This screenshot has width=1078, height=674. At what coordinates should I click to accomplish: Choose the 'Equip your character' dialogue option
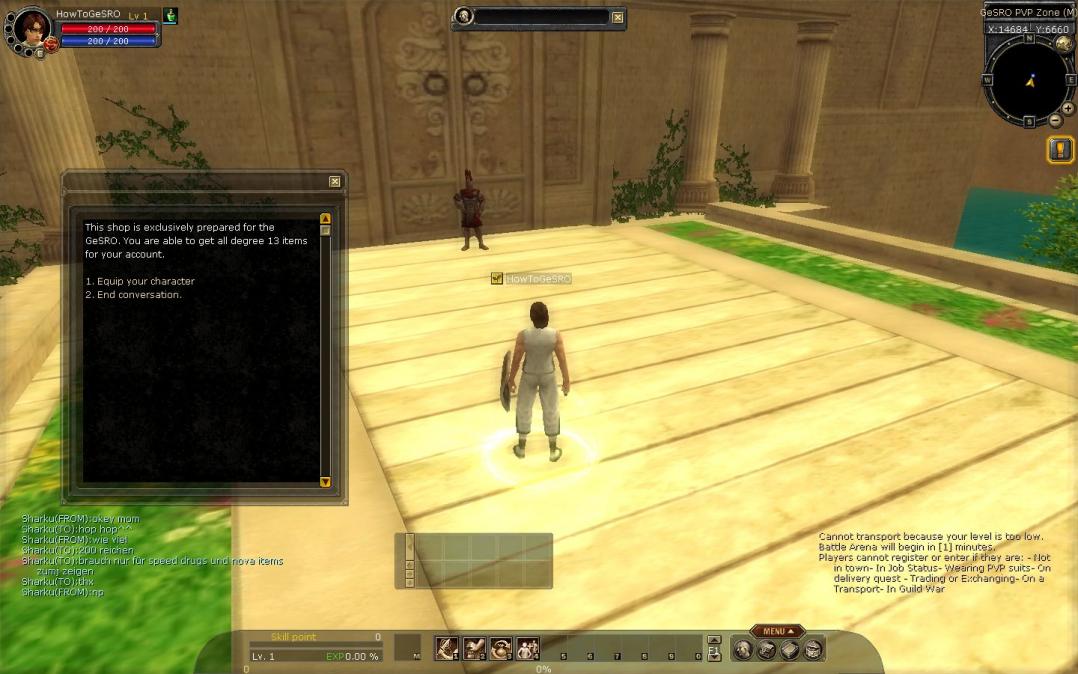(140, 281)
